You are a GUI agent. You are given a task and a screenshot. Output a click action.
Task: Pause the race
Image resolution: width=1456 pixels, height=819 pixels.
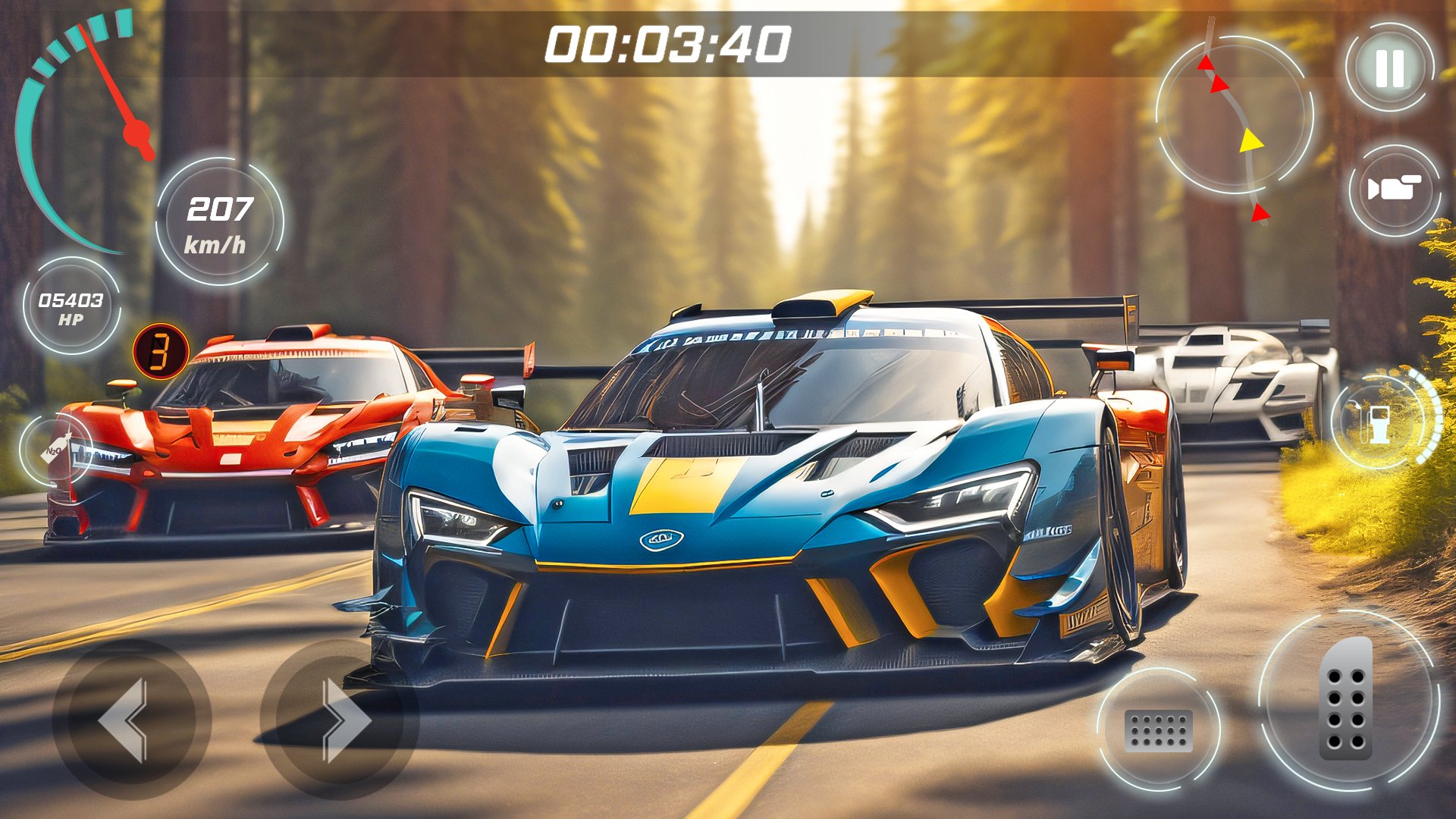[1390, 67]
